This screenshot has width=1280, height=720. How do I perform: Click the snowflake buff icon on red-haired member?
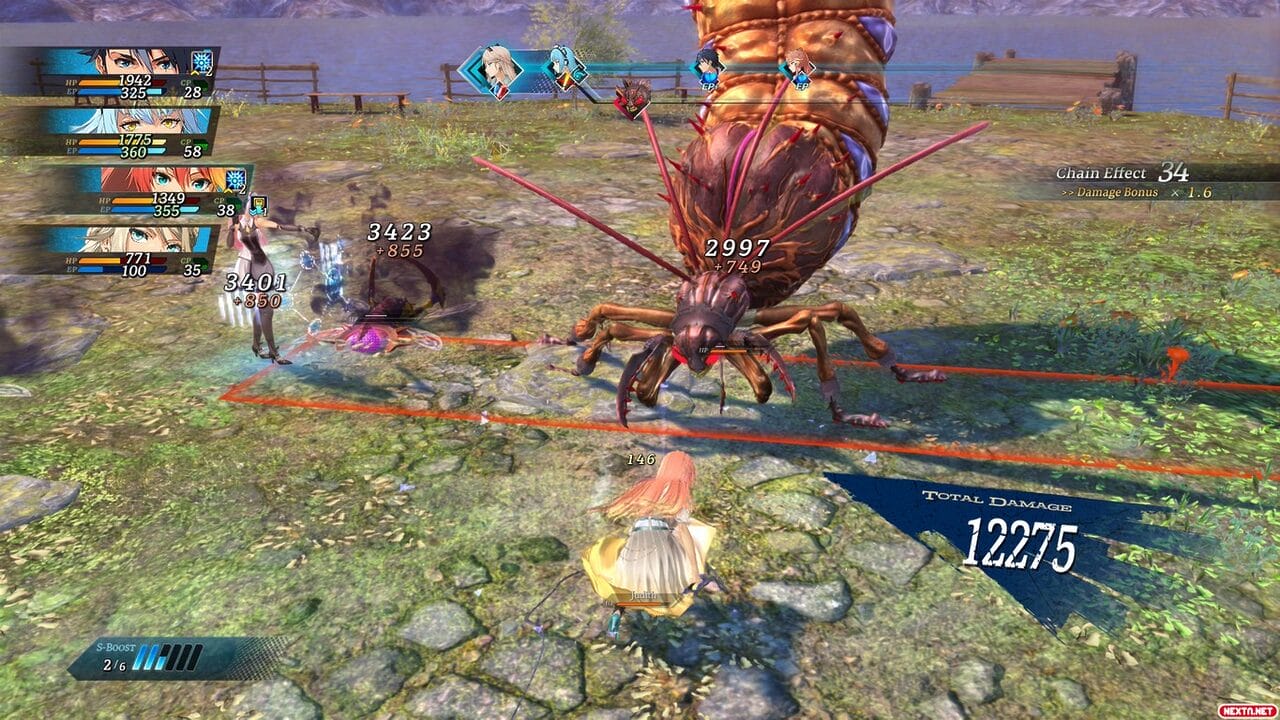[237, 179]
